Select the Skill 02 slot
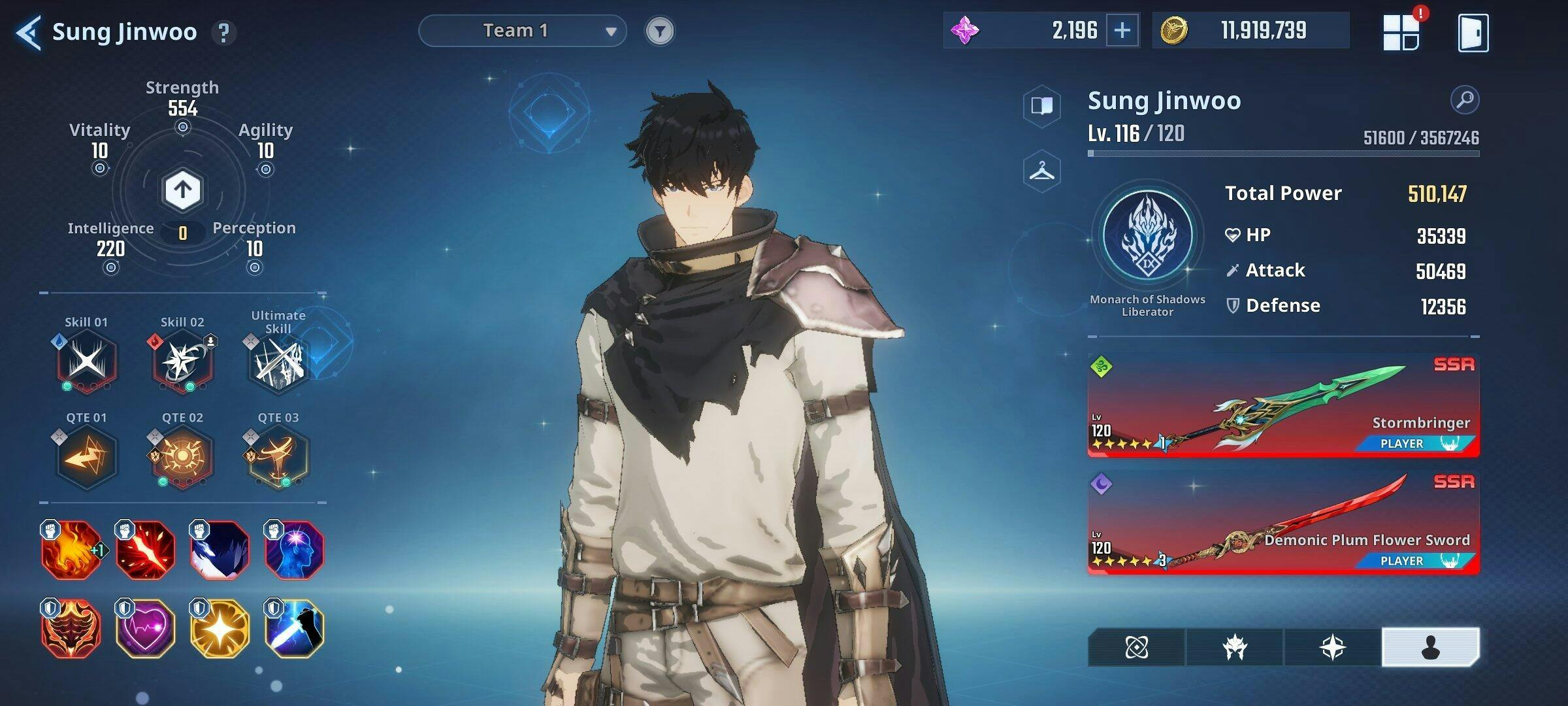This screenshot has width=1568, height=706. (x=182, y=361)
